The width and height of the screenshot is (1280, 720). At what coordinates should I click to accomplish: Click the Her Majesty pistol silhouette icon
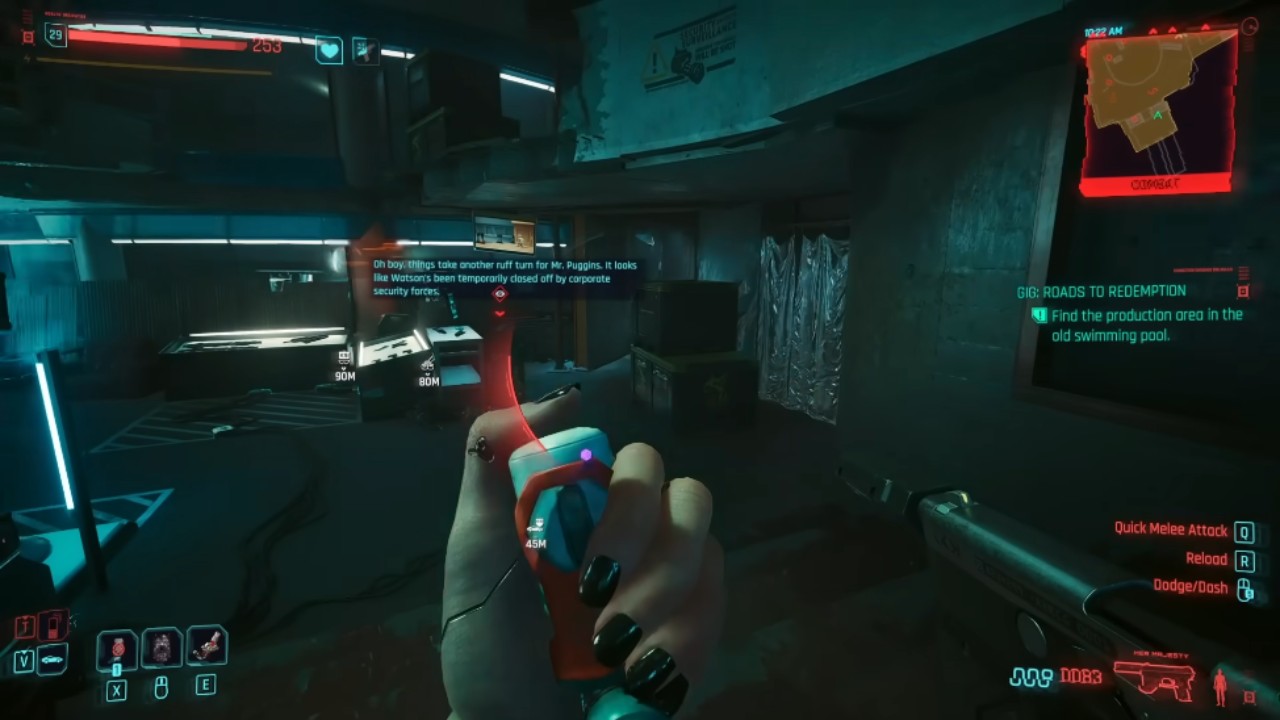(x=1155, y=678)
